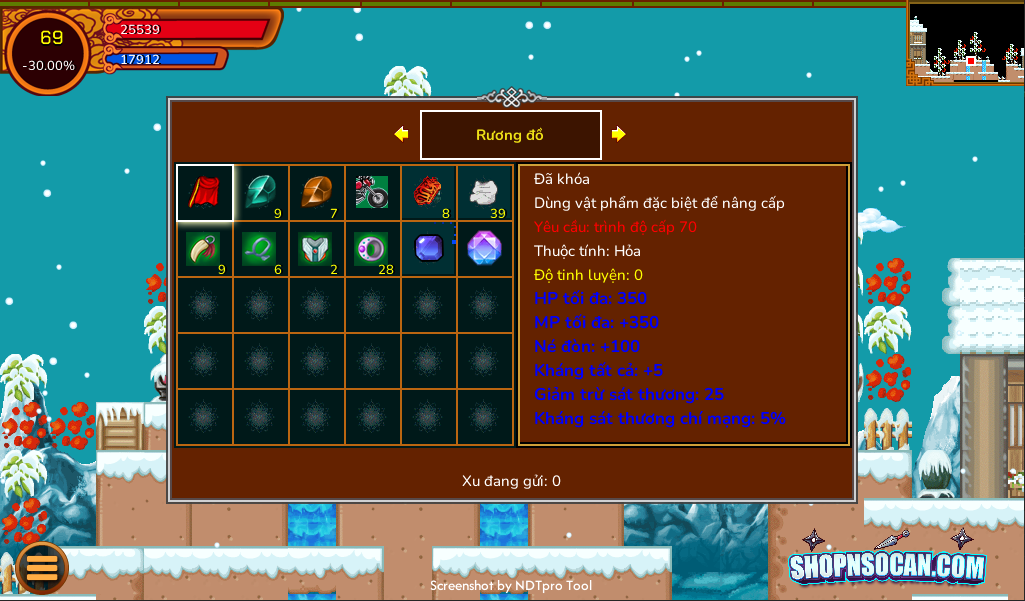This screenshot has height=601, width=1025.
Task: Select the red cape item slot
Action: coord(205,193)
